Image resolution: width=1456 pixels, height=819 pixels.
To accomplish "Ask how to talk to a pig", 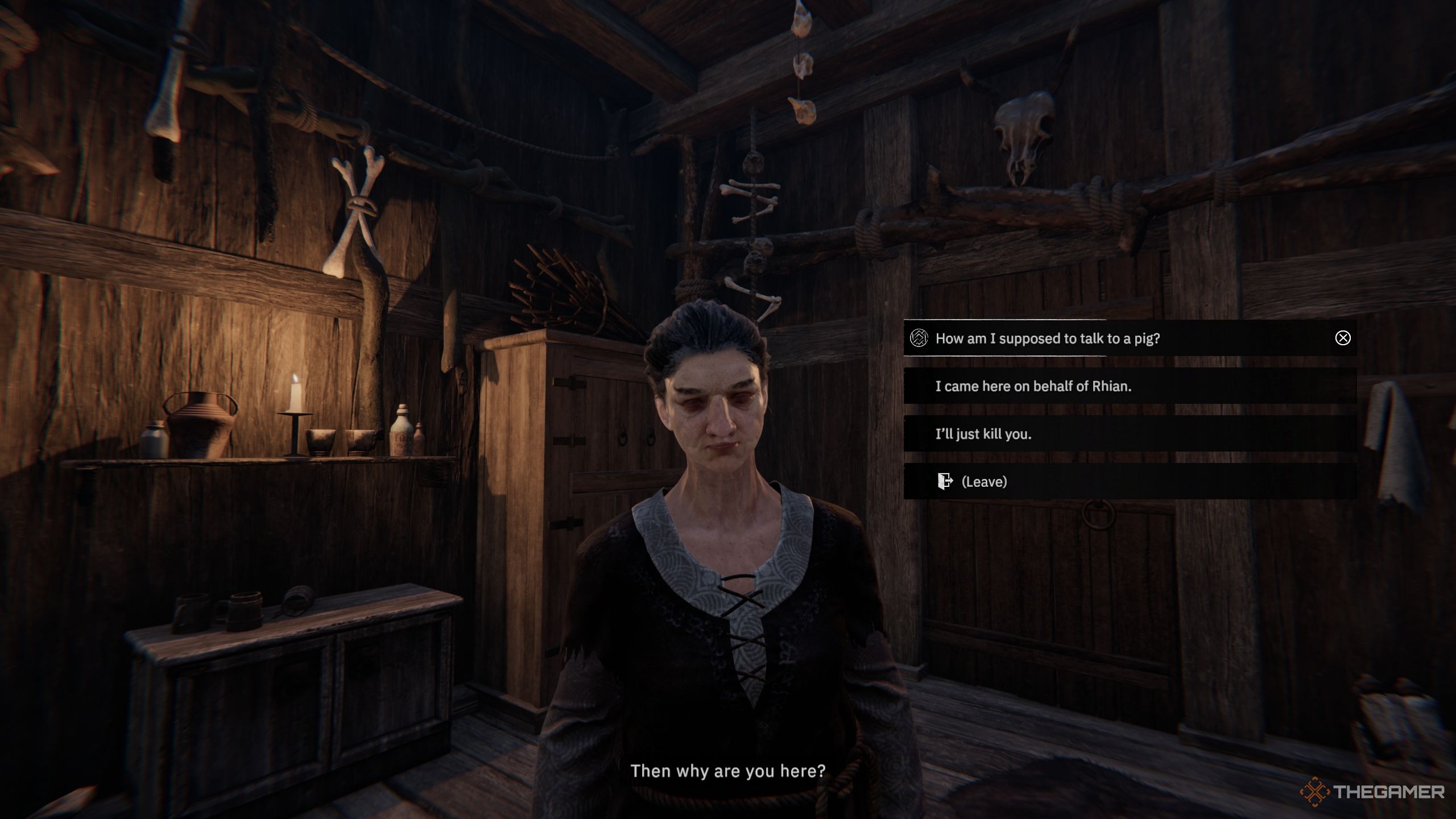I will pos(1047,338).
